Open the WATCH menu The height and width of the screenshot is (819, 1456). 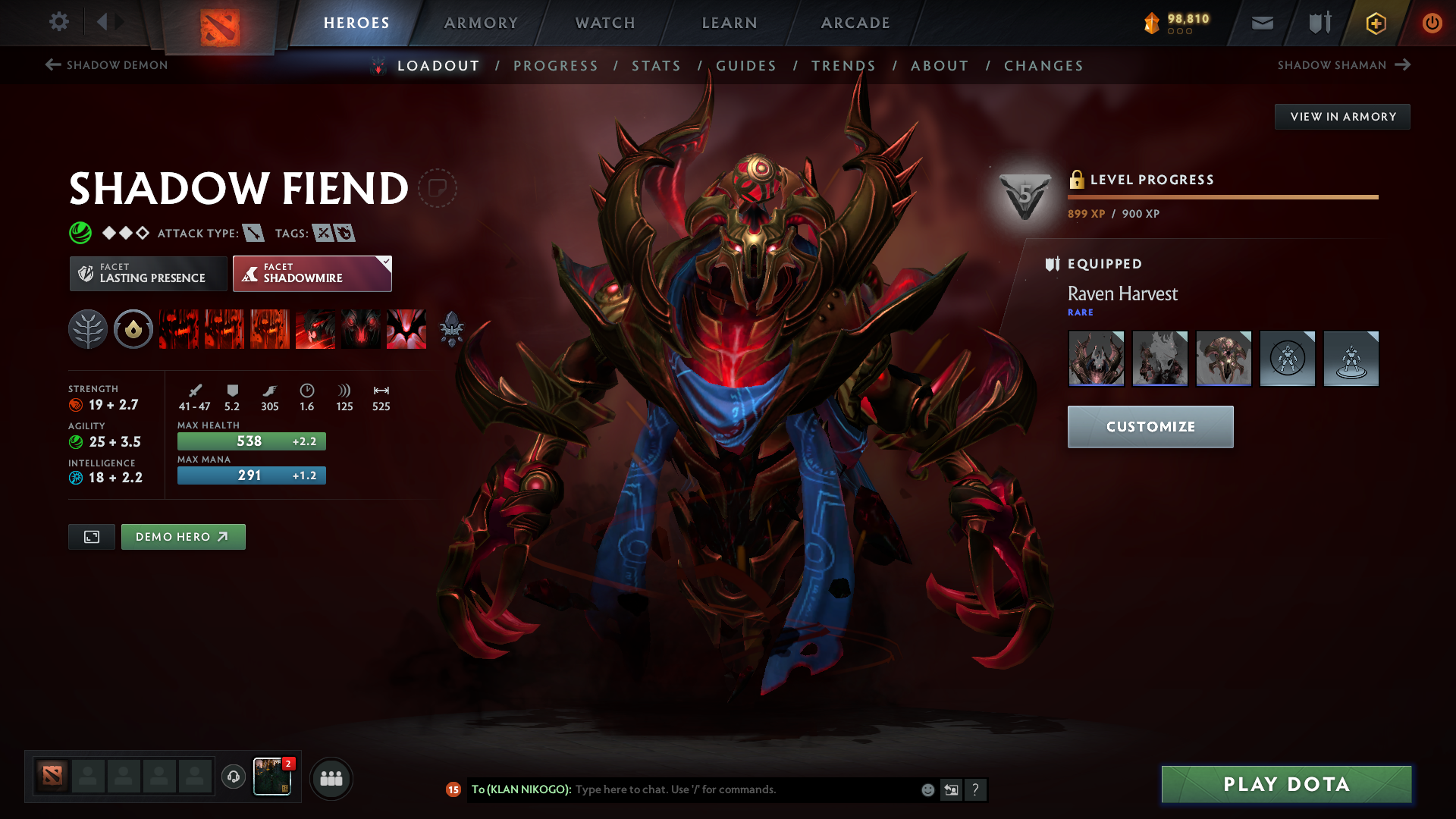coord(604,23)
